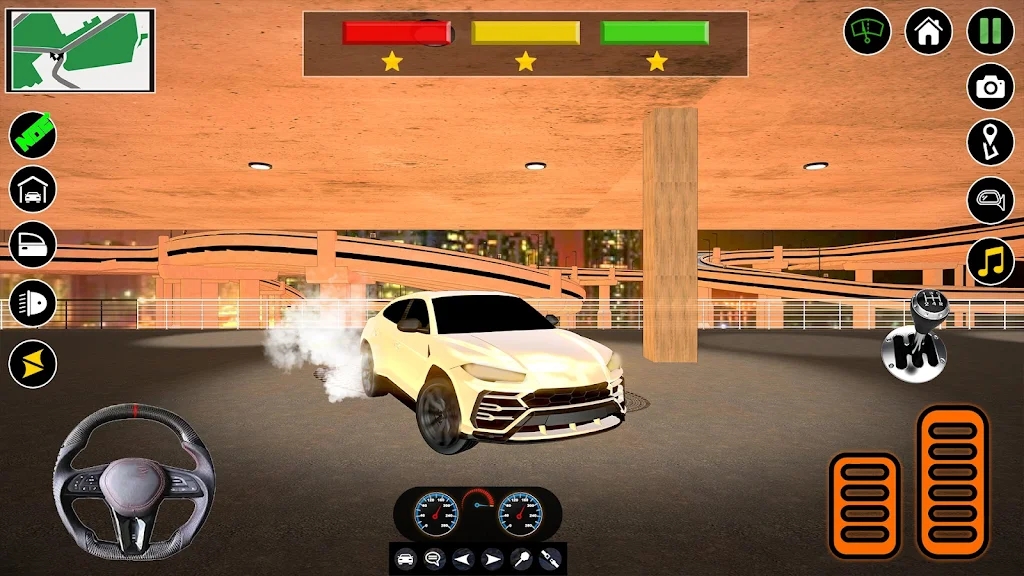
Task: Go to the home screen
Action: (928, 31)
